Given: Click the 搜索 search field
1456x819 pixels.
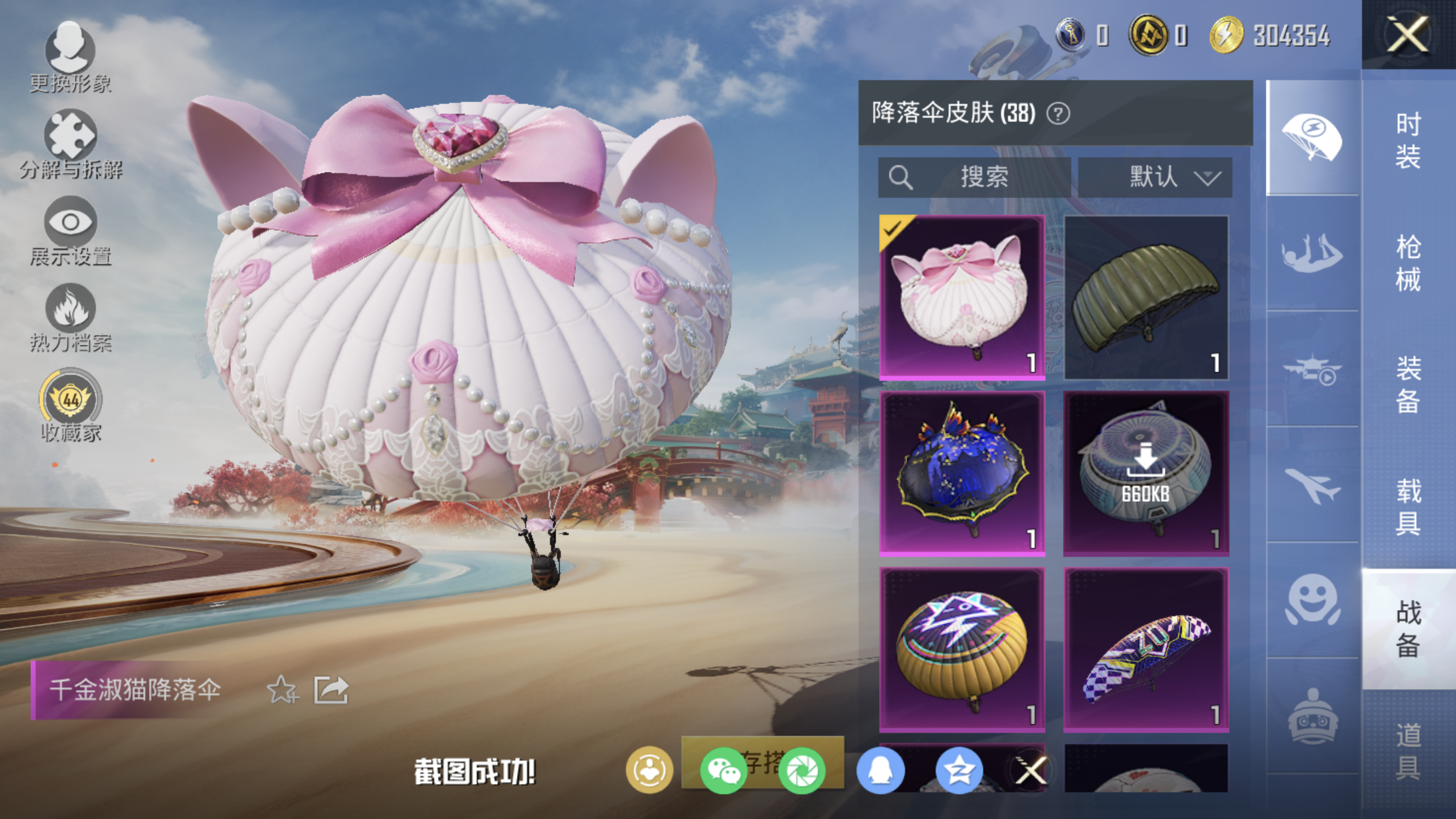Looking at the screenshot, I should (974, 177).
